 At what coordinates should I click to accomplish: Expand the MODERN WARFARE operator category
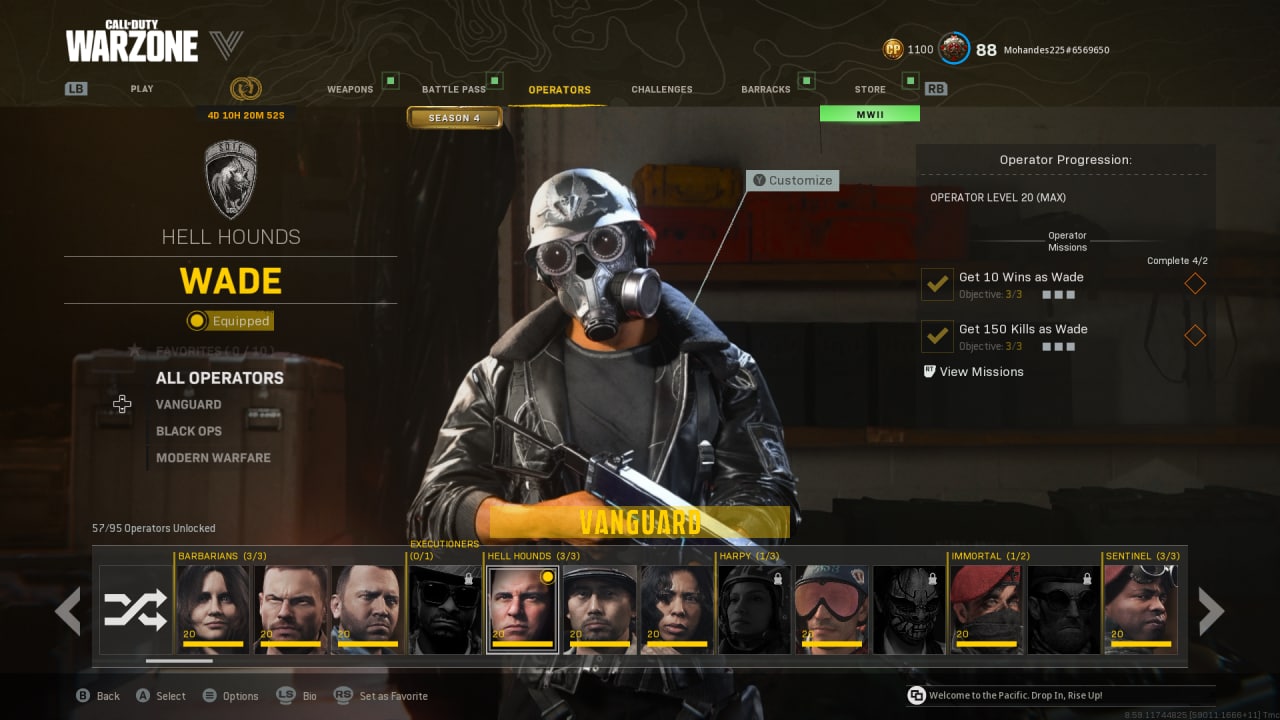tap(212, 457)
